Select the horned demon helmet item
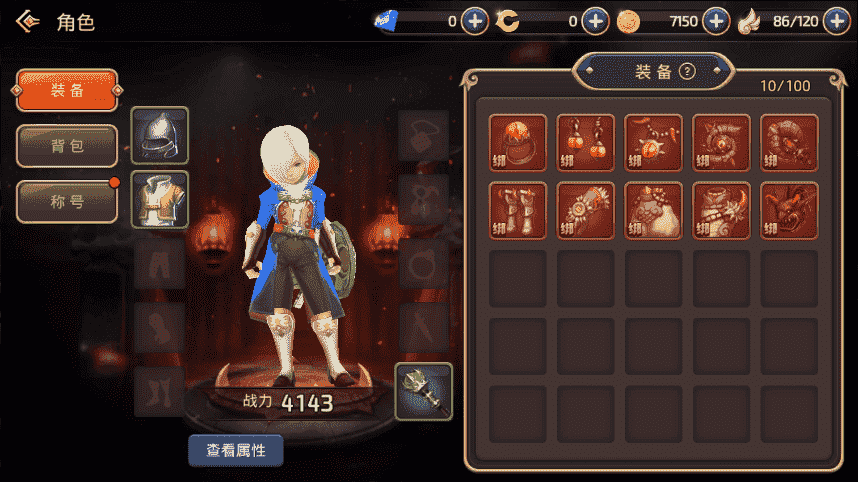Screen dimensions: 858x482 coord(790,211)
